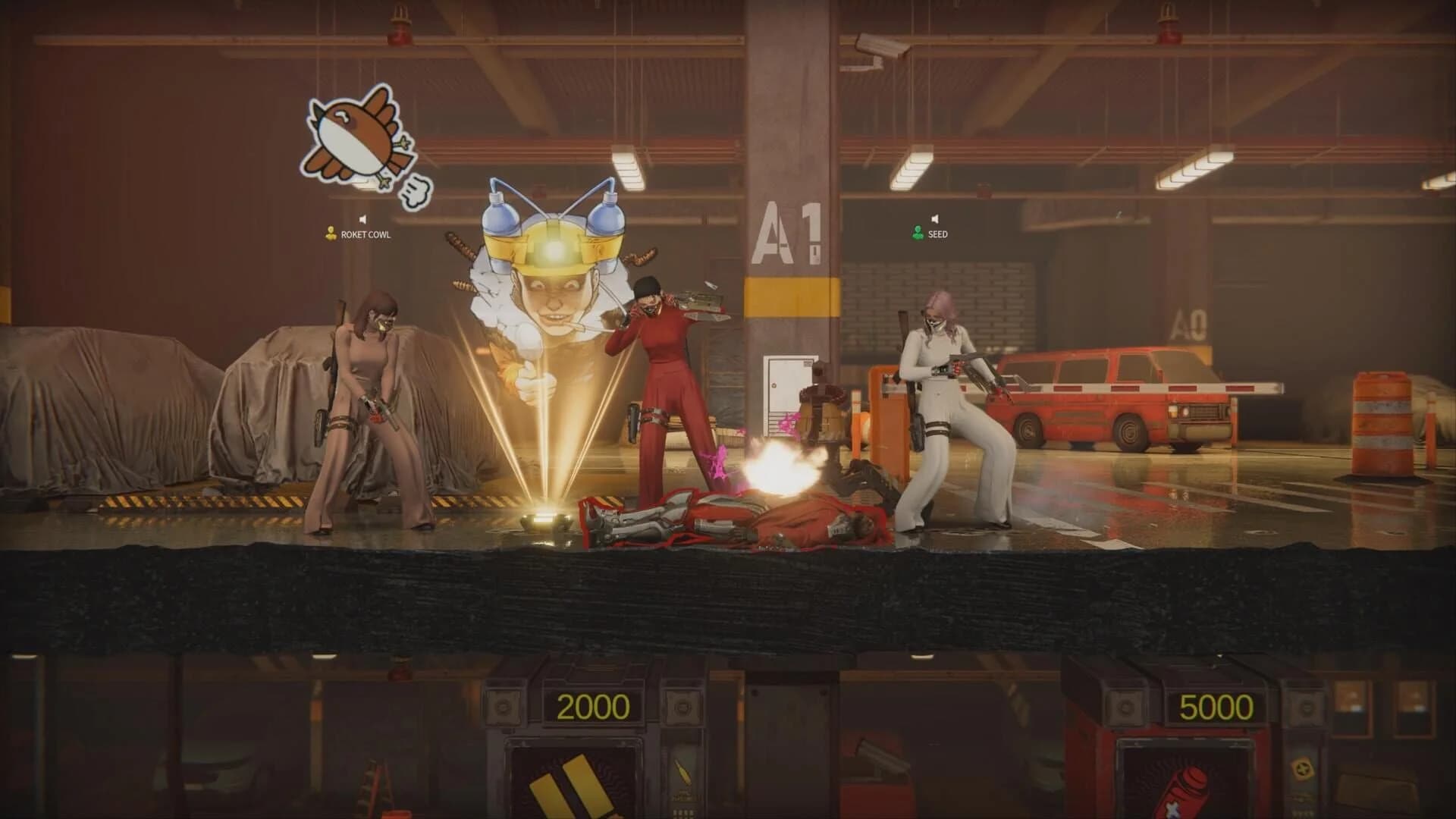
Task: Mute voice chat for ROKET COWL
Action: [x=362, y=218]
